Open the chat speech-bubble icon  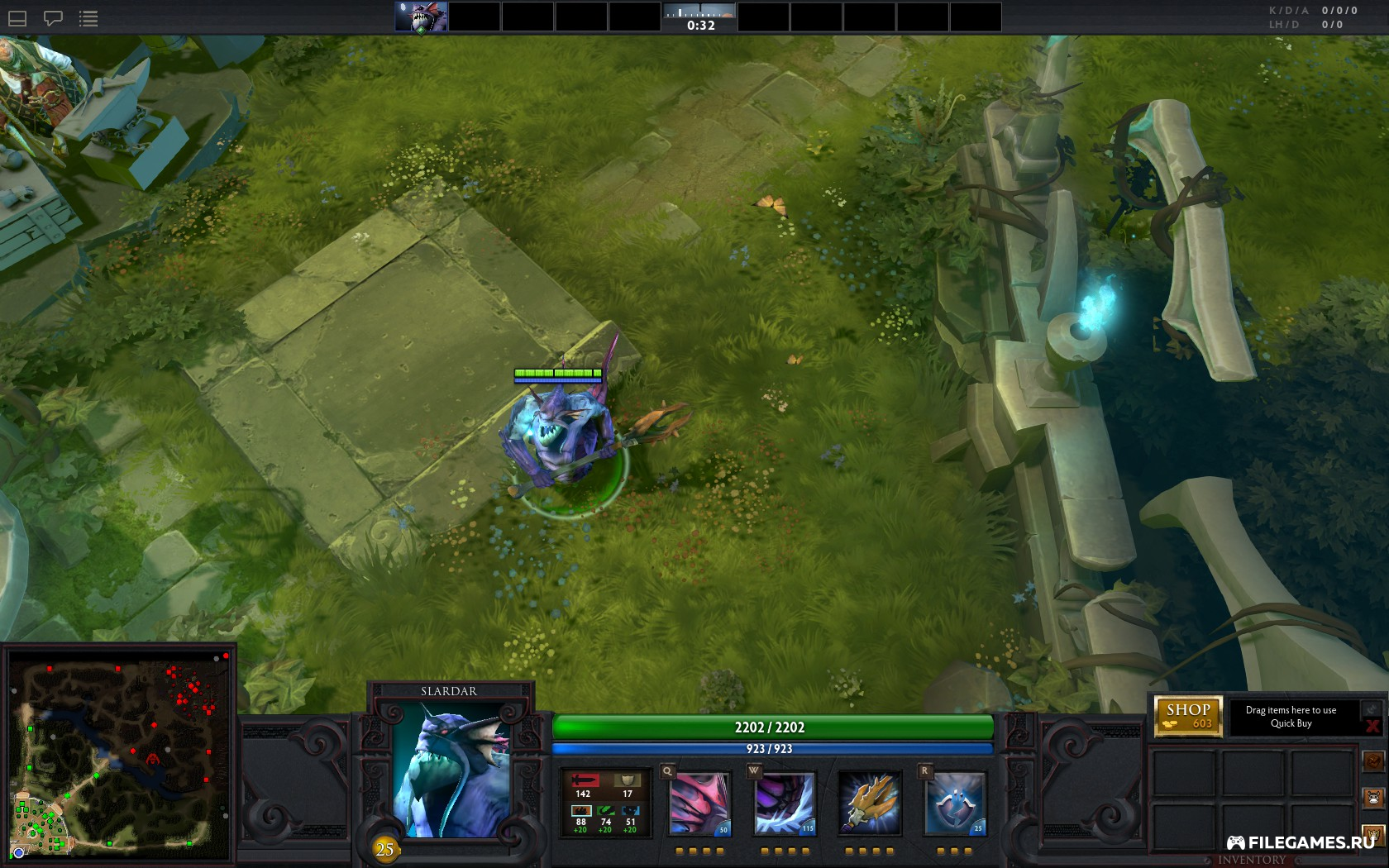tap(53, 18)
